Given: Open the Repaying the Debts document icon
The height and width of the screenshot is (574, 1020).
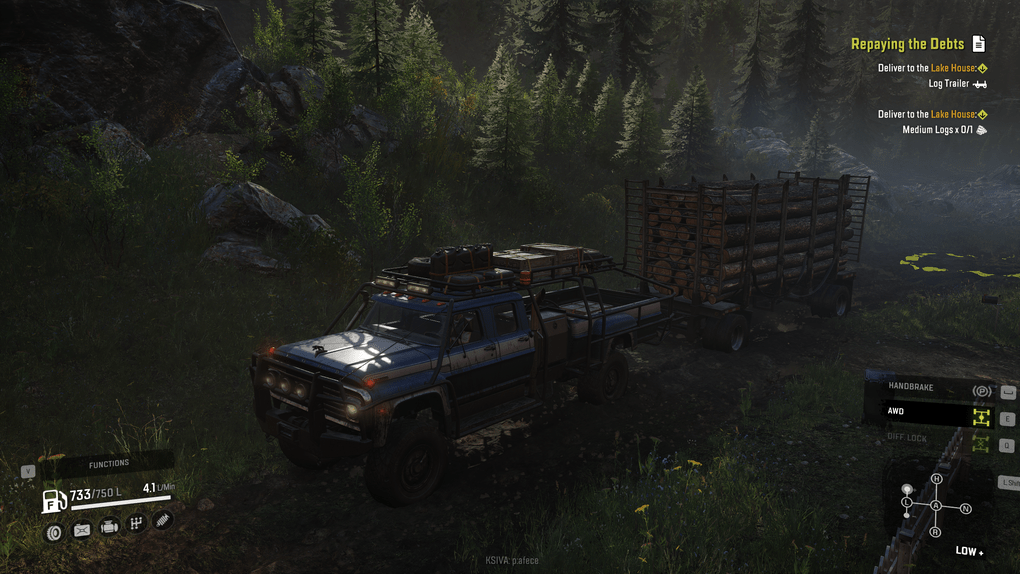Looking at the screenshot, I should pos(979,44).
